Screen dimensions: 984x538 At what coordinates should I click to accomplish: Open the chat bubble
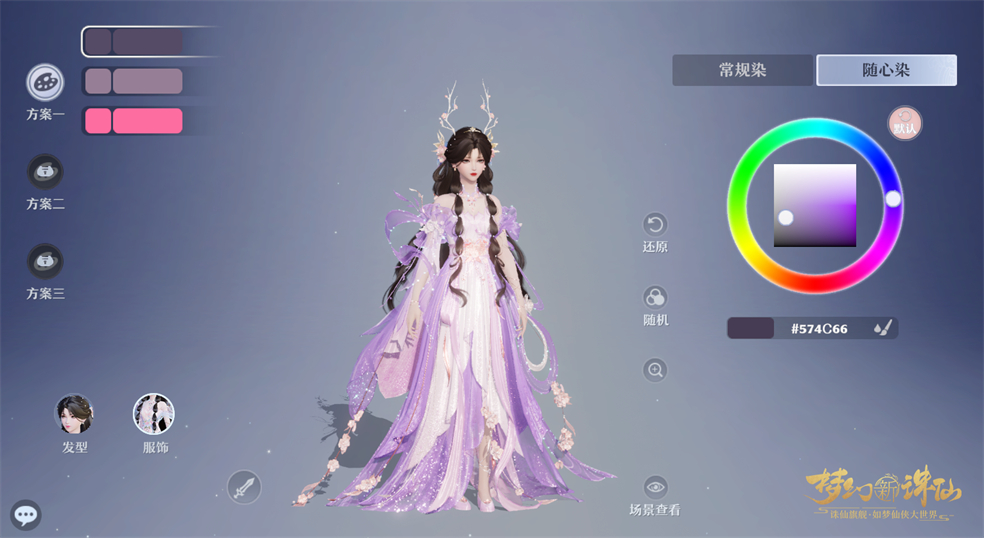tap(26, 515)
